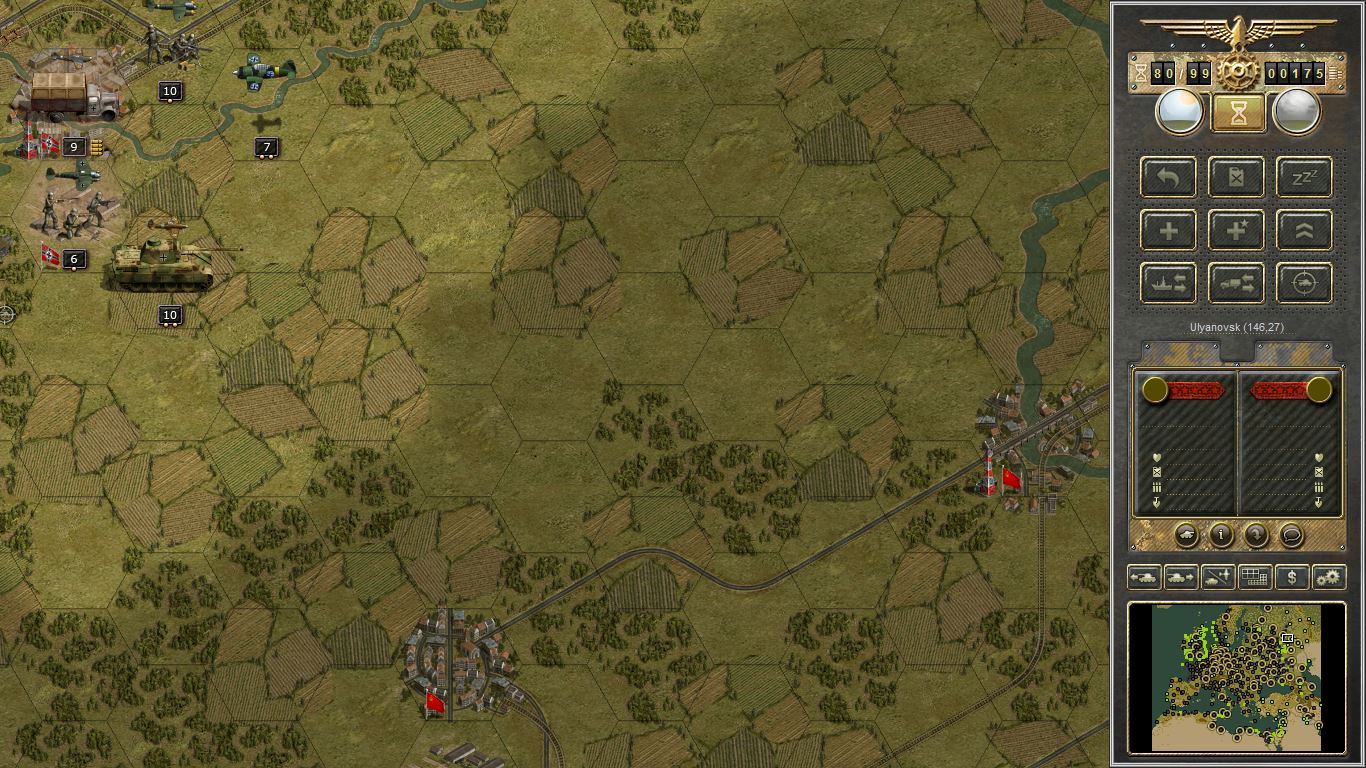Viewport: 1366px width, 768px height.
Task: Request elite reinforcements with starred plus icon
Action: [1236, 230]
